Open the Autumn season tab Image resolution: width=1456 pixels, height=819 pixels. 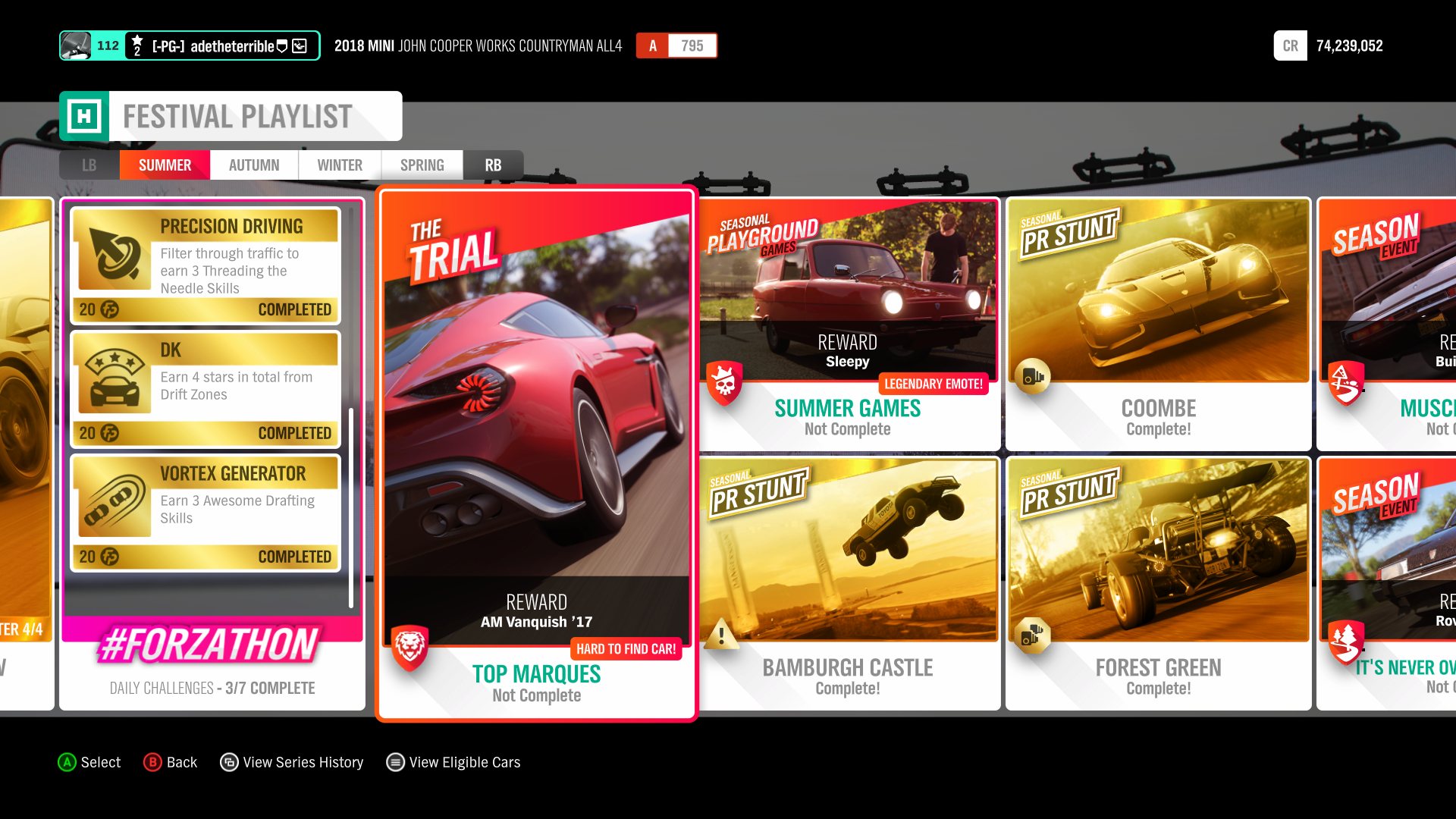coord(254,165)
